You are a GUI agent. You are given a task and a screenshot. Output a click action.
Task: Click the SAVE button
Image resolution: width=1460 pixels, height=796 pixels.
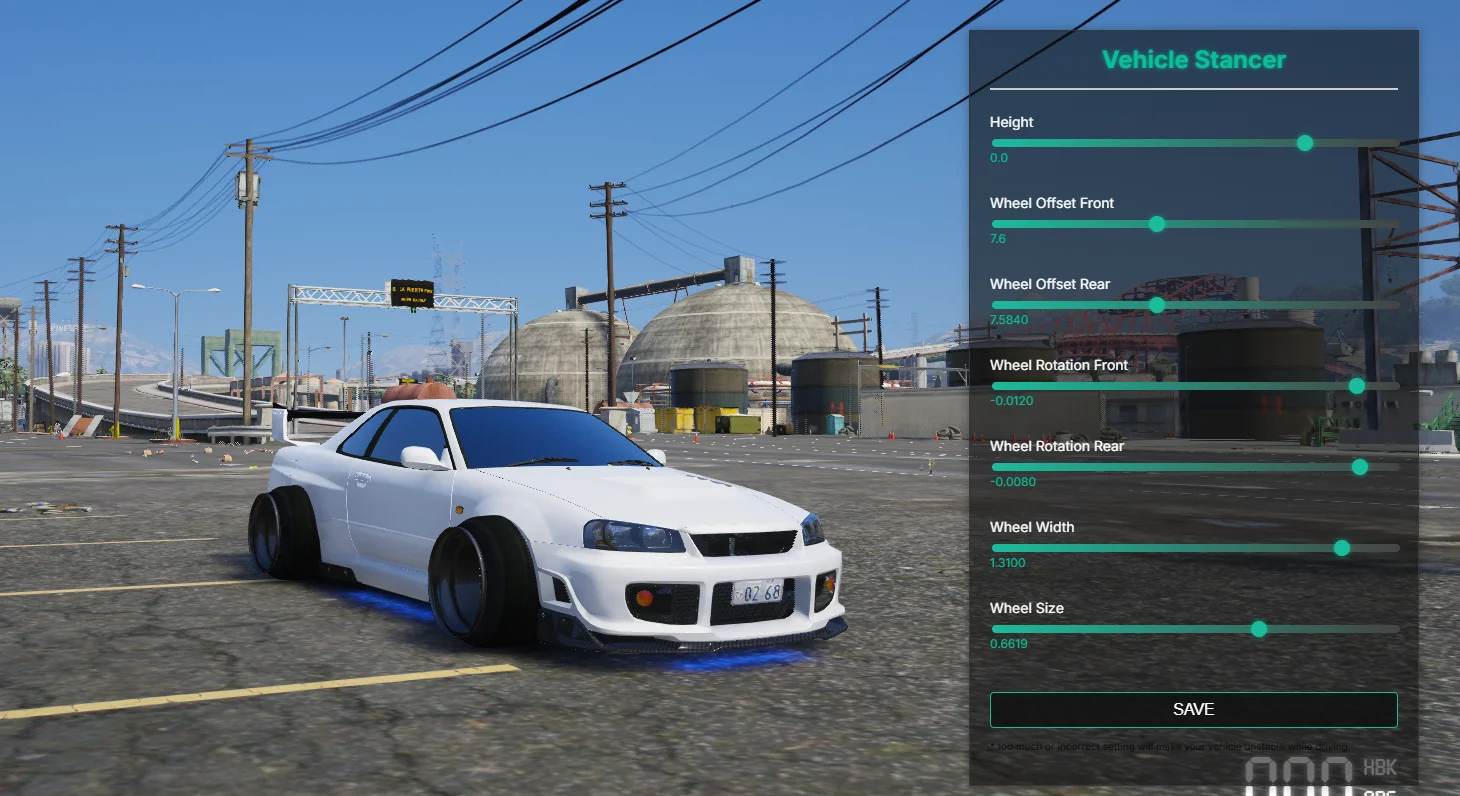1193,710
